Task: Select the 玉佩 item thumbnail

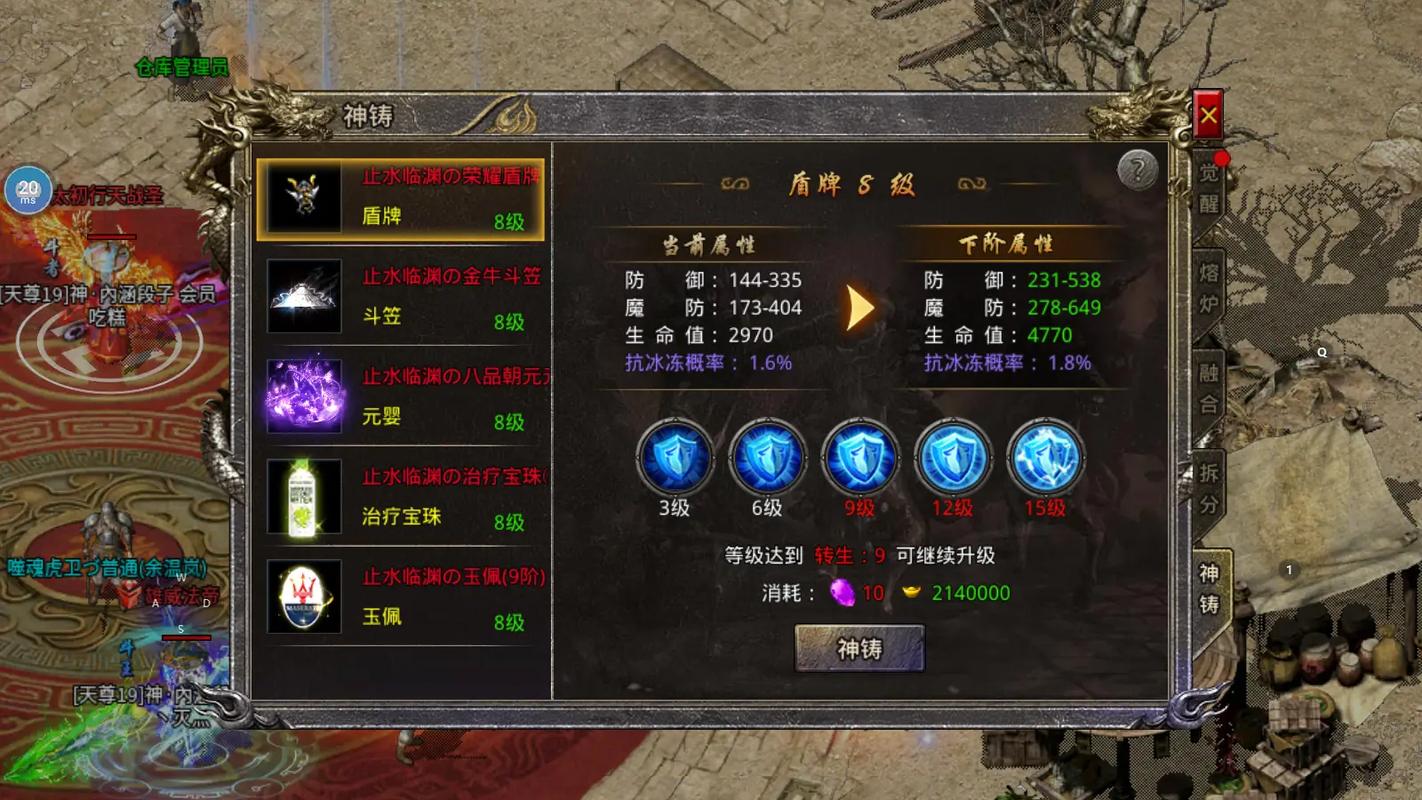Action: (x=303, y=597)
